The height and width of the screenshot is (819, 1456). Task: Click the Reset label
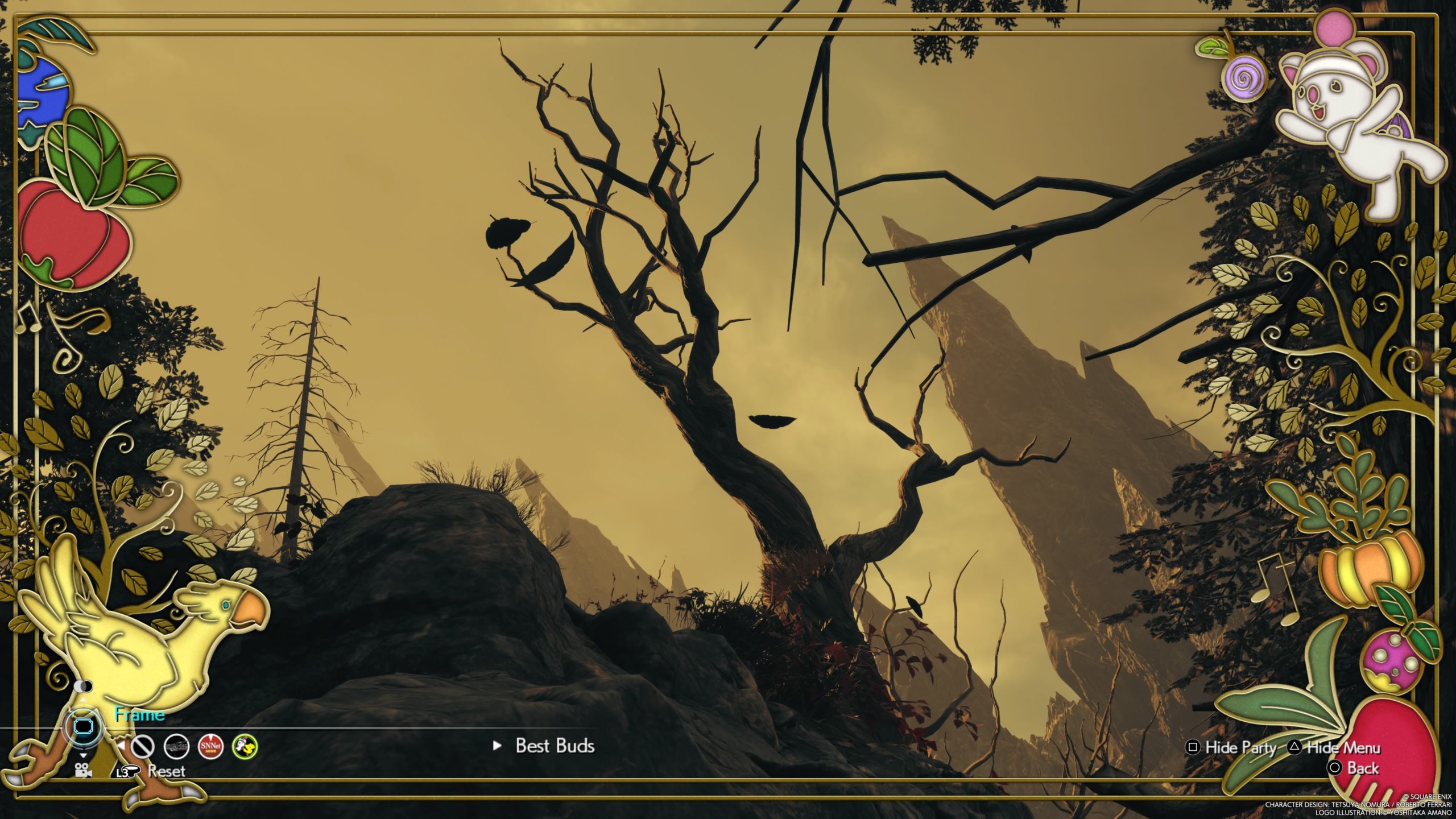(x=166, y=771)
